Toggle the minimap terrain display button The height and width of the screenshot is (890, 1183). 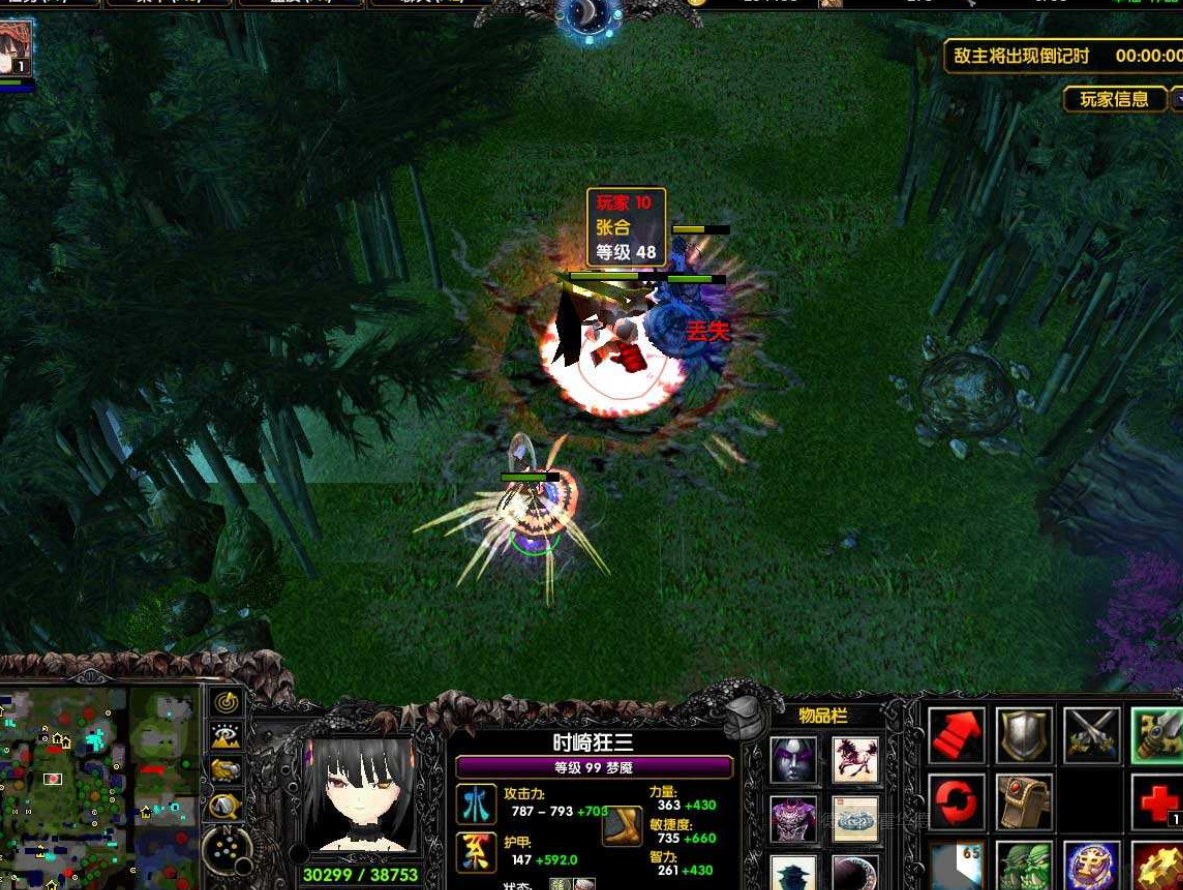227,736
